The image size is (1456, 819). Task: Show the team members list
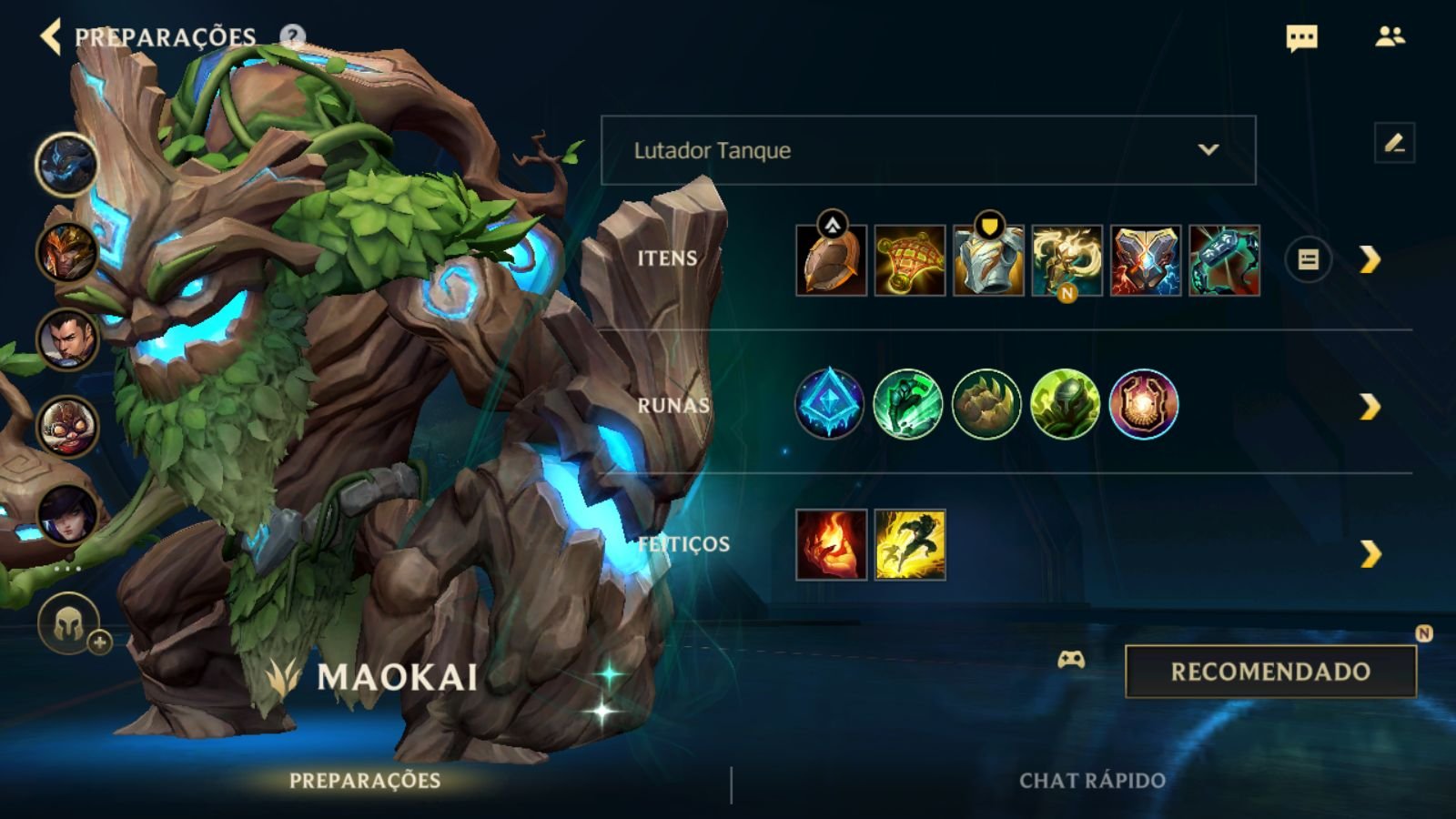click(x=1390, y=37)
